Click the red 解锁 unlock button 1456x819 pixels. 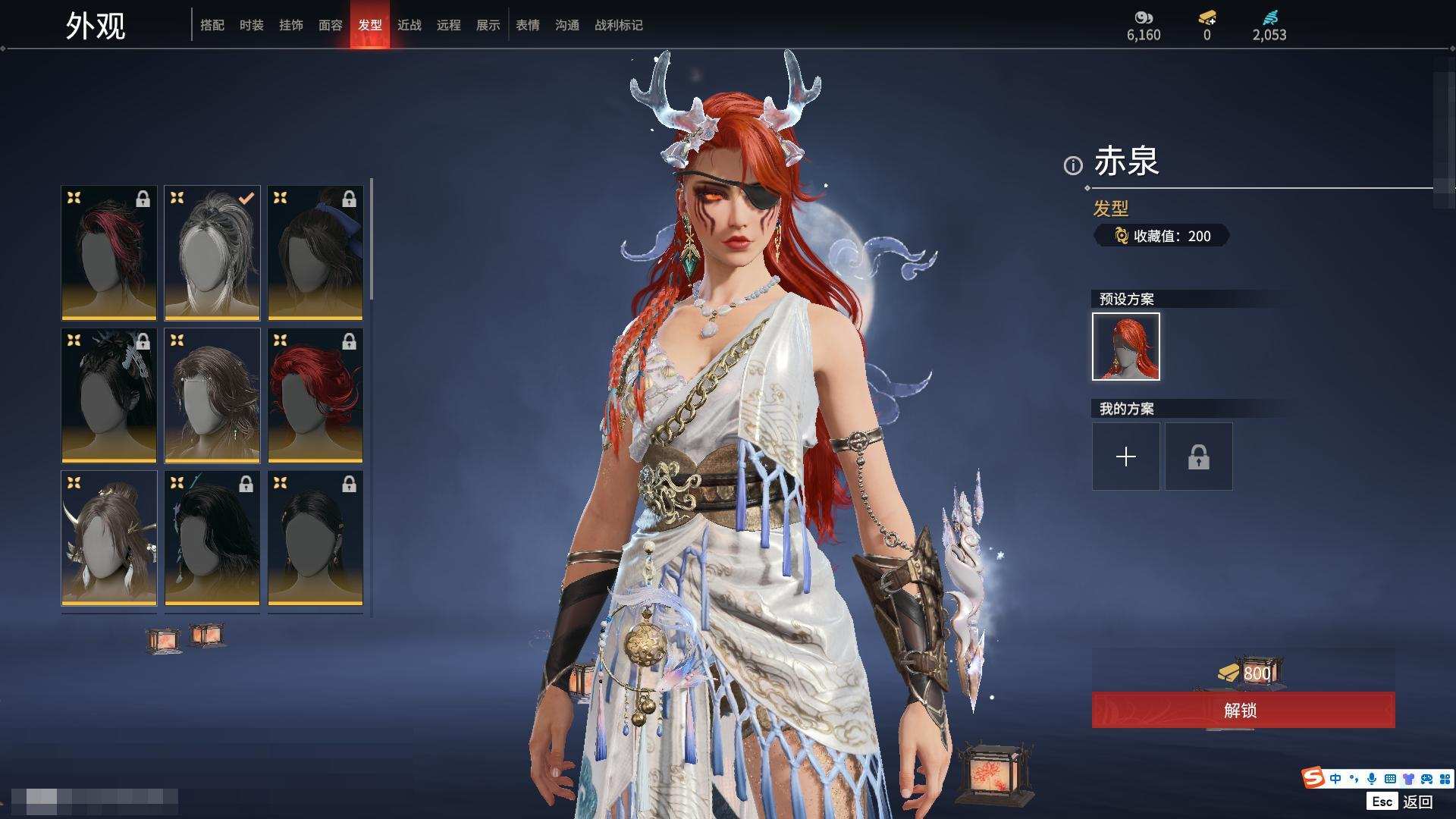[1242, 710]
